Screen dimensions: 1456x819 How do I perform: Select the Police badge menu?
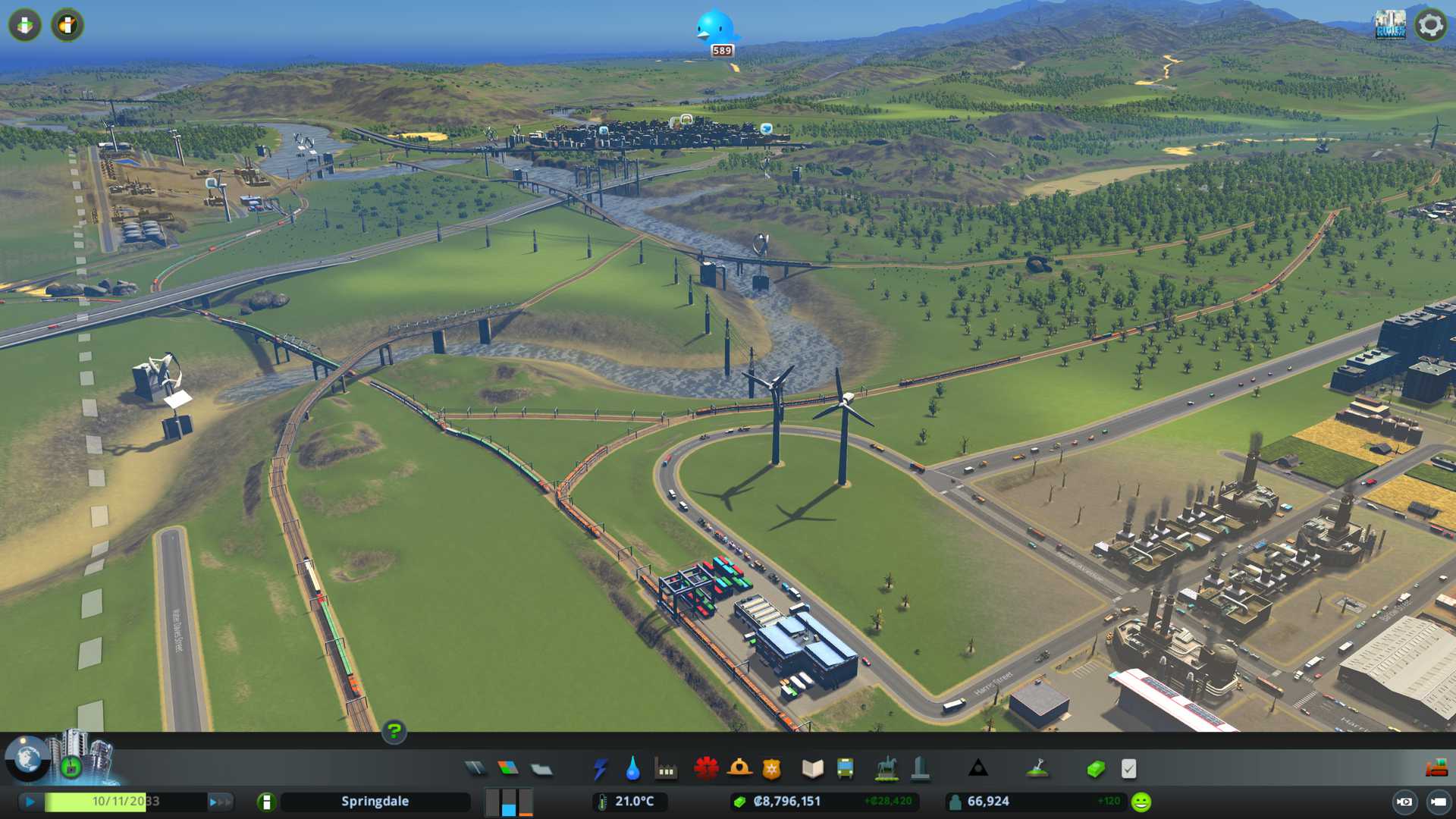[x=772, y=770]
